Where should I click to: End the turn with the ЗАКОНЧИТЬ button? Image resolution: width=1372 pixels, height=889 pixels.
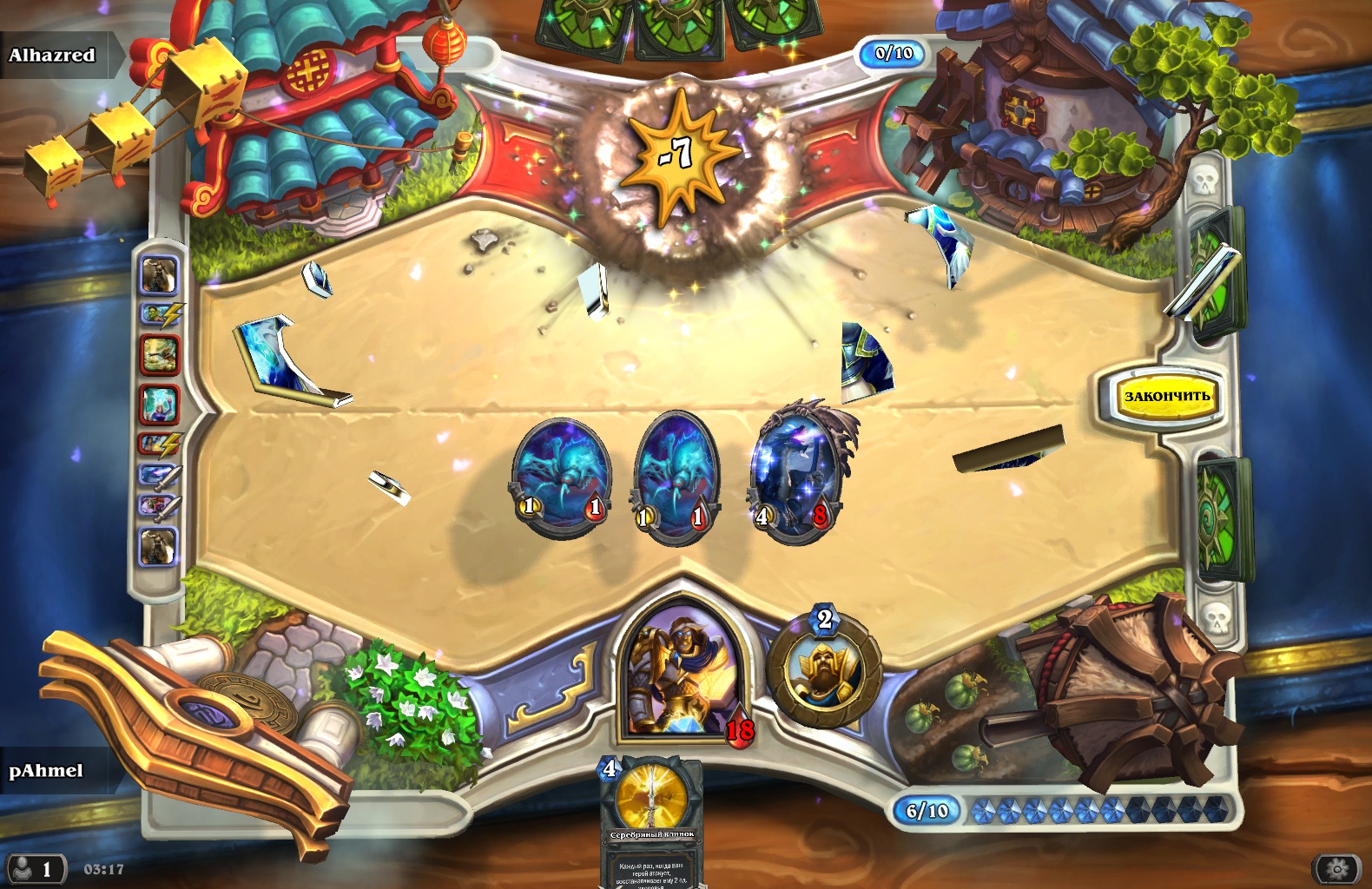click(1166, 397)
